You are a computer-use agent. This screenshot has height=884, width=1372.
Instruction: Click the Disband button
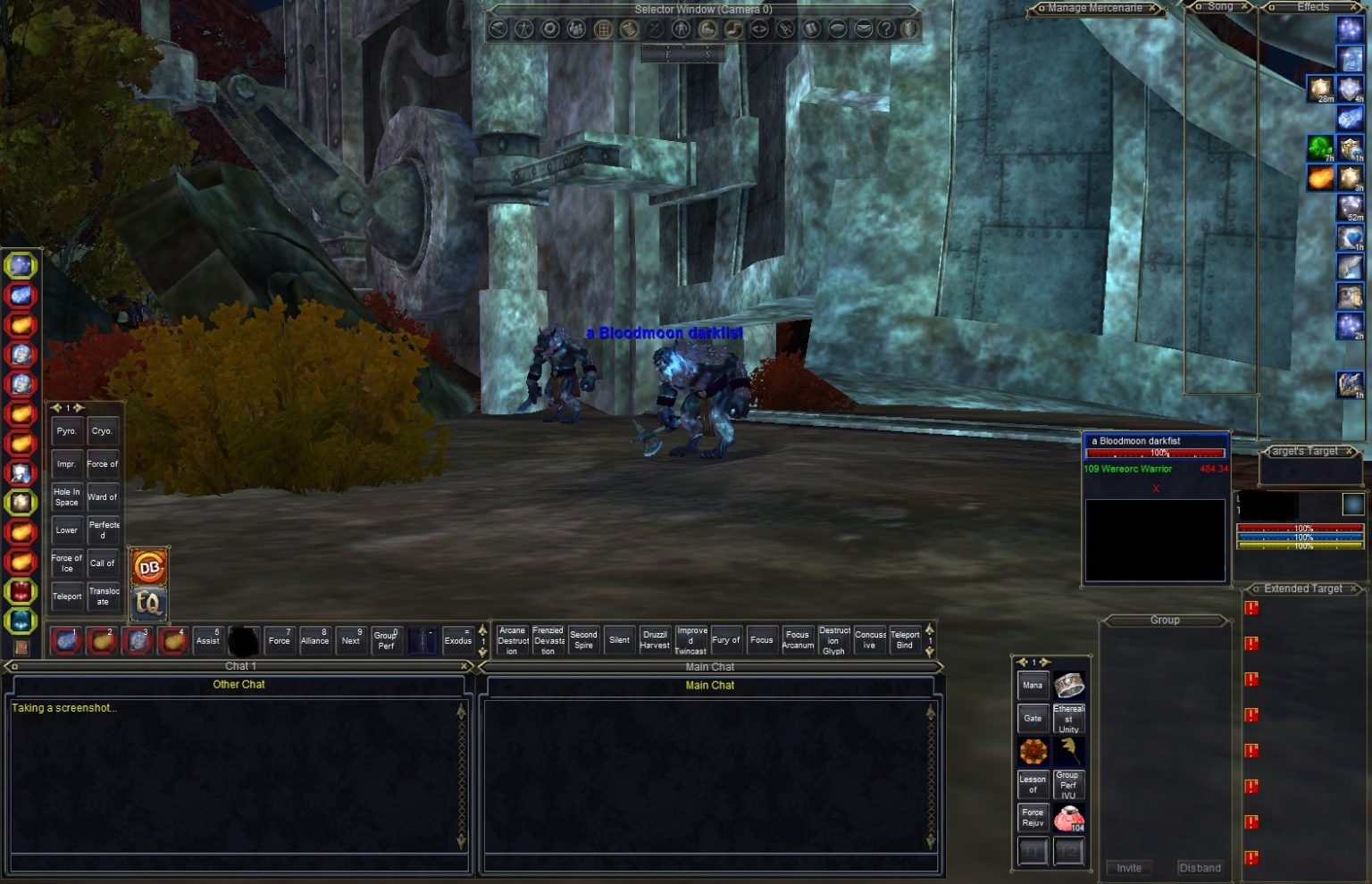click(x=1200, y=867)
